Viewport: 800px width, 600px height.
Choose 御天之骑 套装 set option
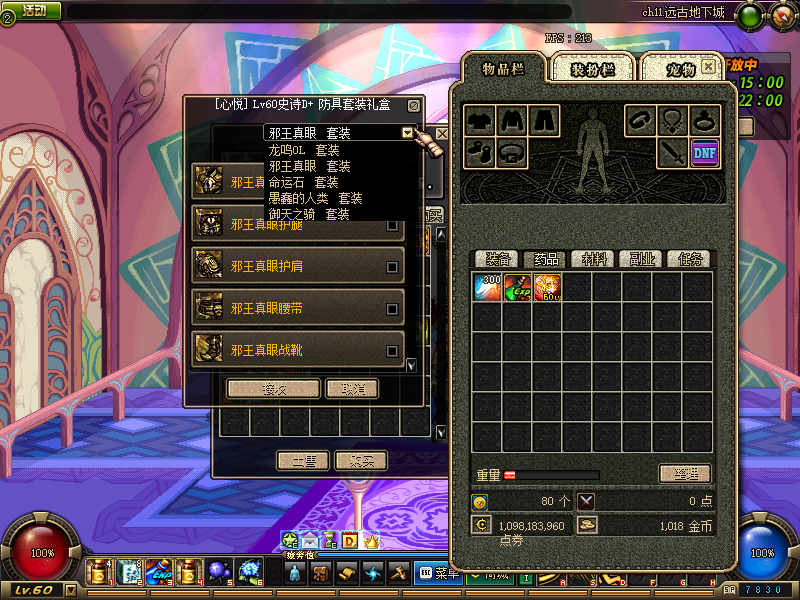coord(309,214)
